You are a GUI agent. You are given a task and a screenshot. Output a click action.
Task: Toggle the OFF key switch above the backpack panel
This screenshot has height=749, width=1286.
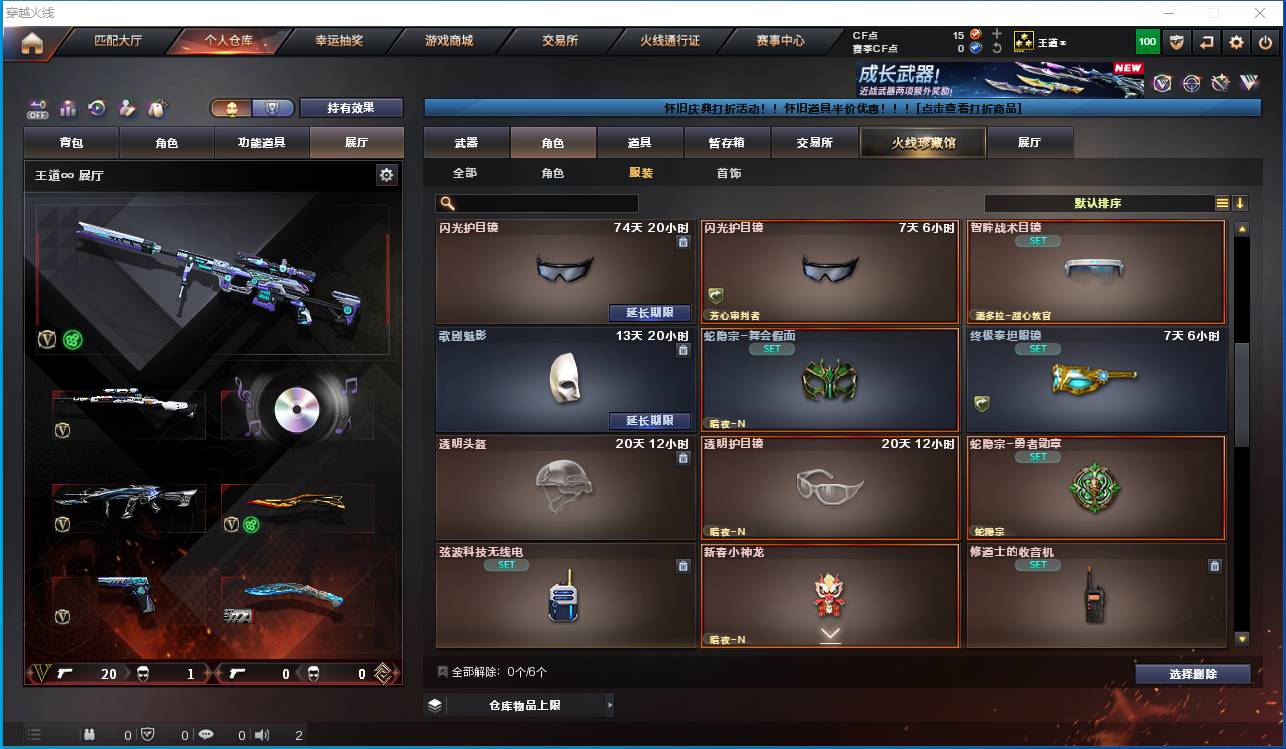[38, 108]
